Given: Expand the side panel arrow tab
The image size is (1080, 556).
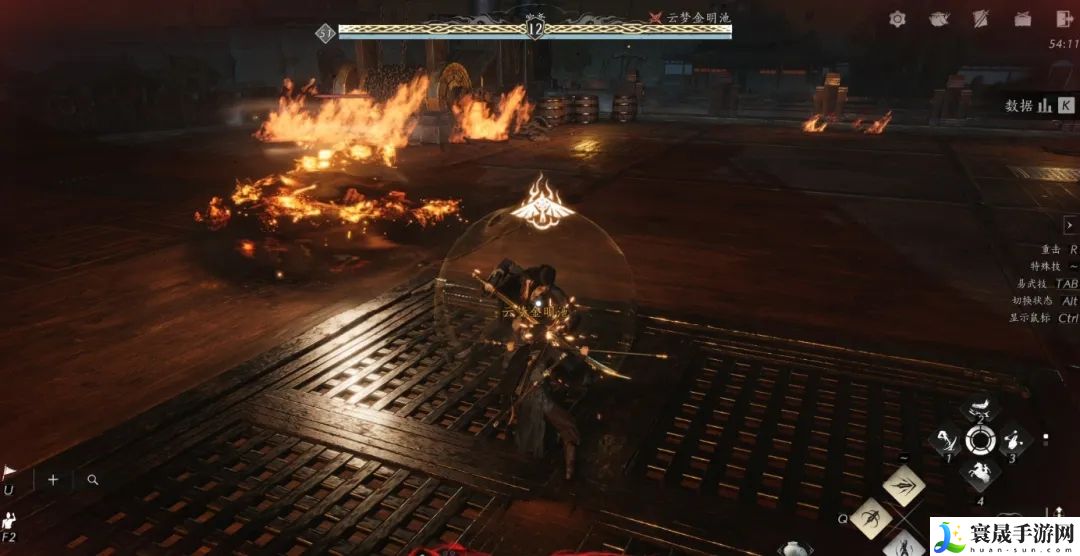Looking at the screenshot, I should tap(1071, 227).
